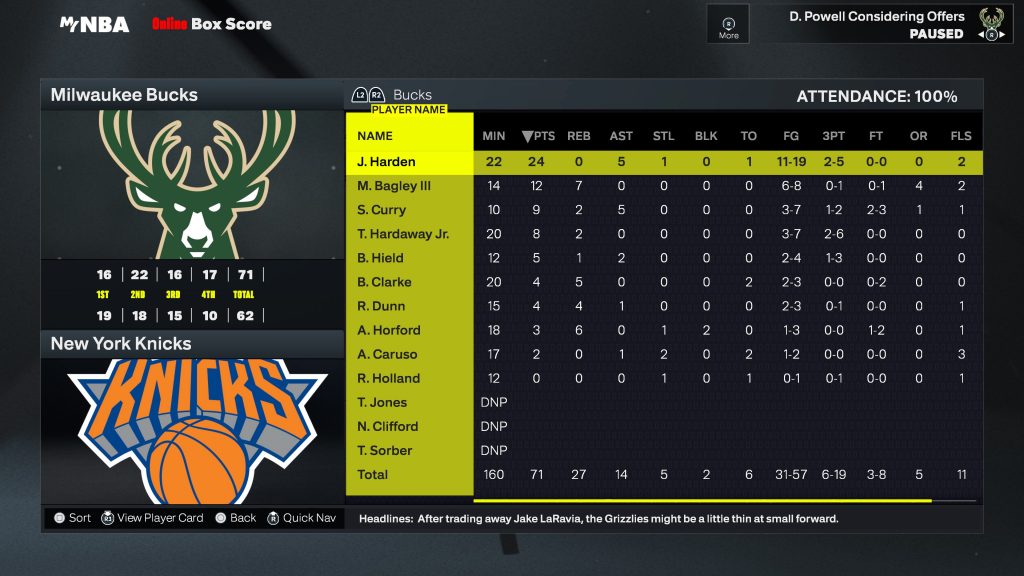The image size is (1024, 576).
Task: Switch the Bucks team box score tab
Action: tap(411, 95)
